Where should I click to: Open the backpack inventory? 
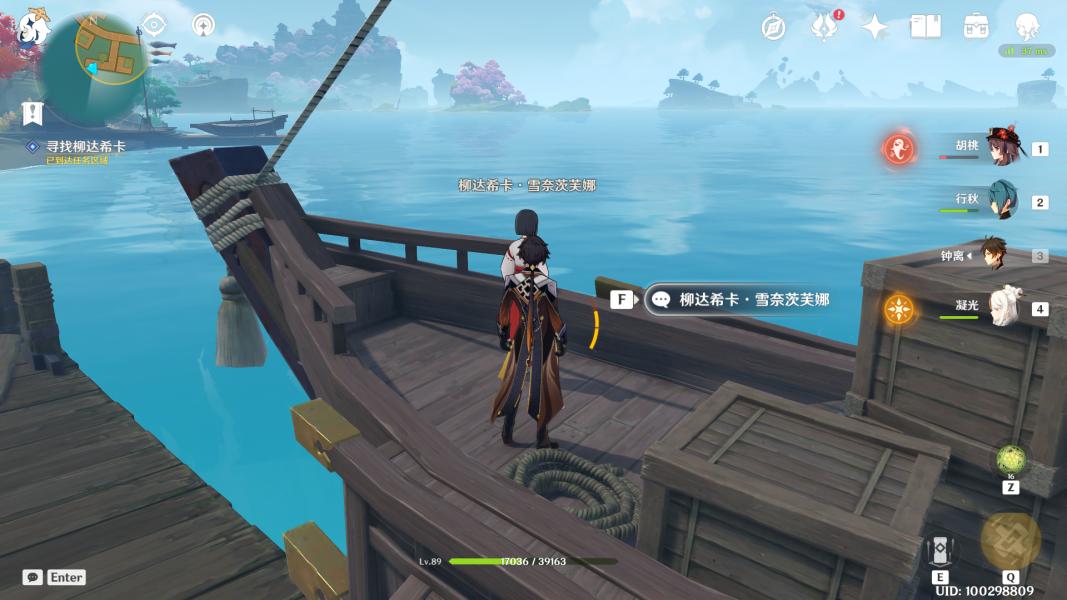click(976, 27)
